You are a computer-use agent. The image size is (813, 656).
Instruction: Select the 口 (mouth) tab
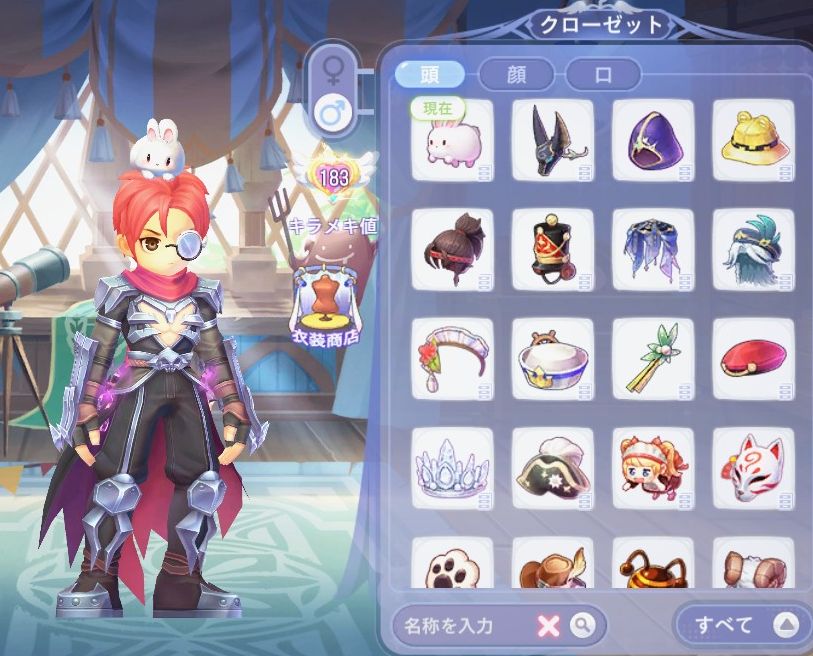(603, 74)
